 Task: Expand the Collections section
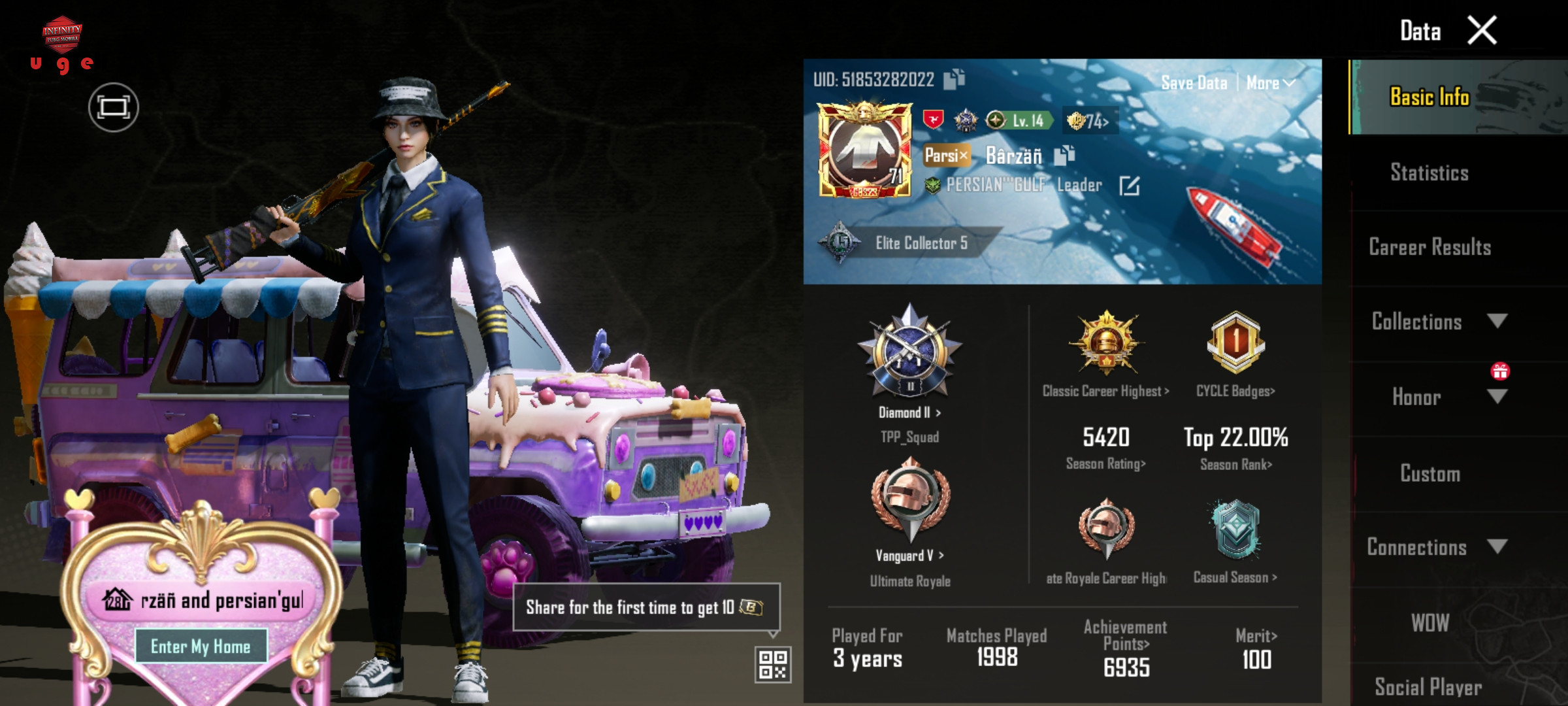tap(1497, 321)
